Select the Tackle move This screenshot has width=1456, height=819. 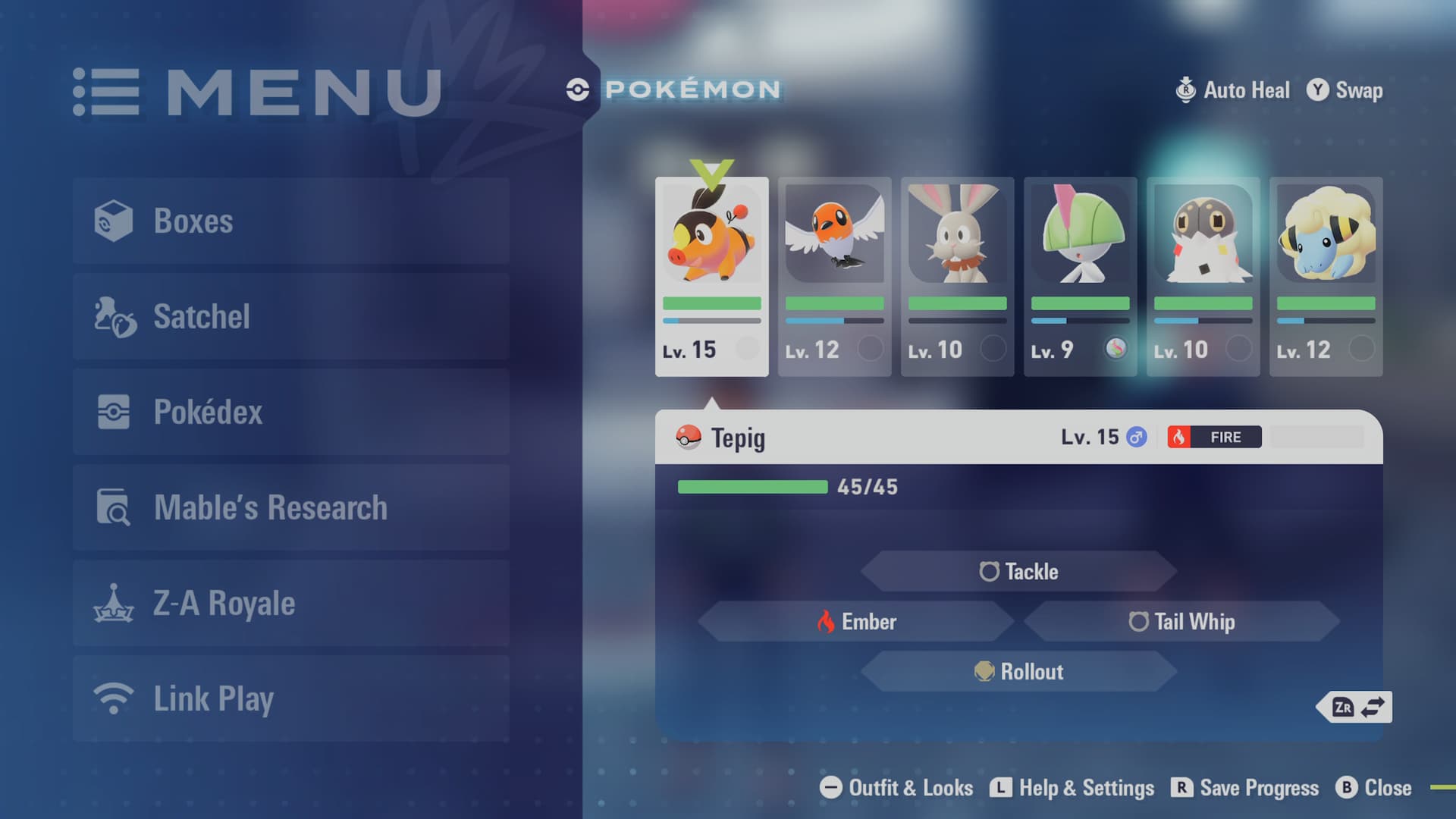click(1018, 571)
